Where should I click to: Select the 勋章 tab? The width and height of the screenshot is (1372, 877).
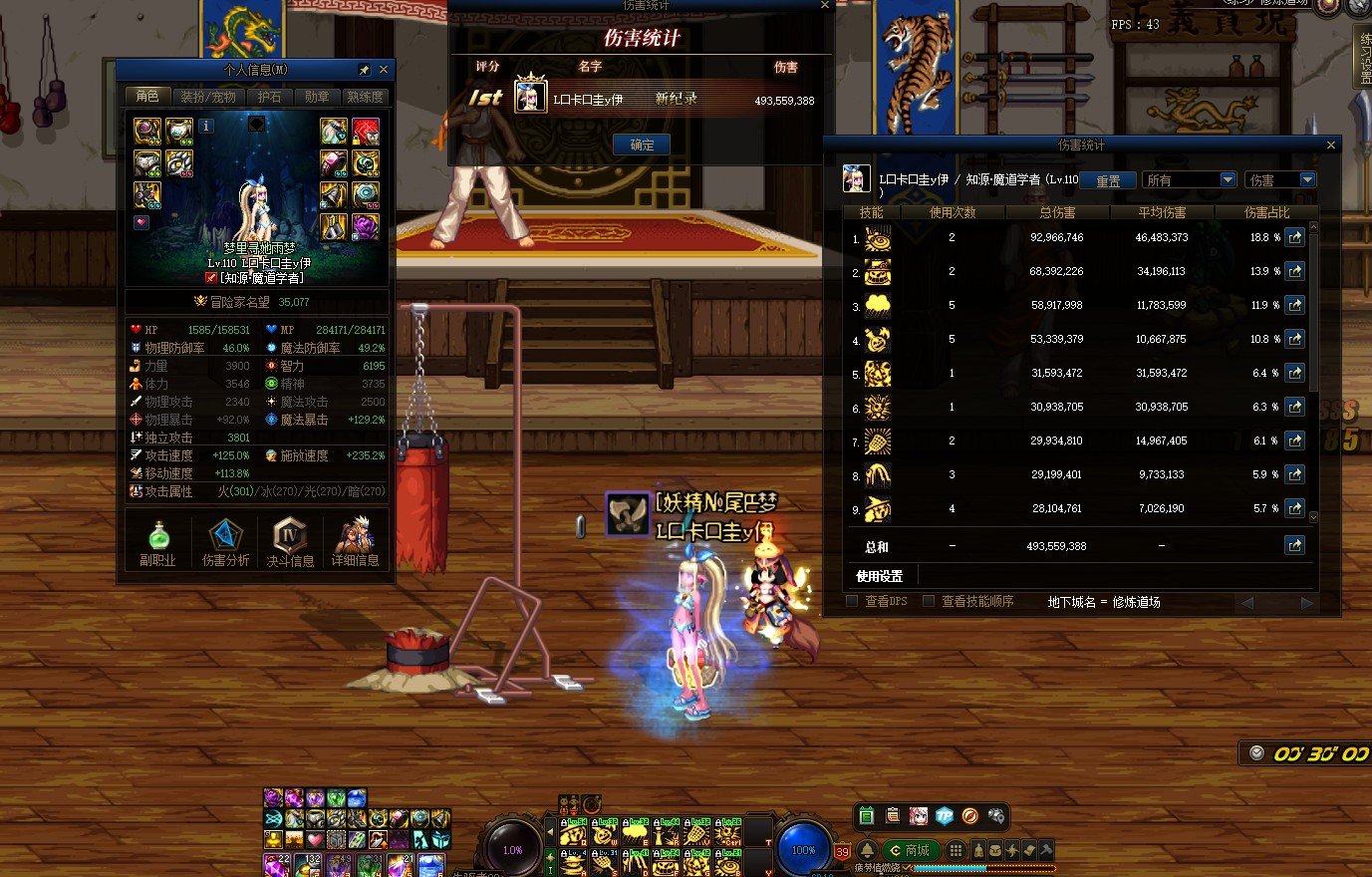coord(317,97)
